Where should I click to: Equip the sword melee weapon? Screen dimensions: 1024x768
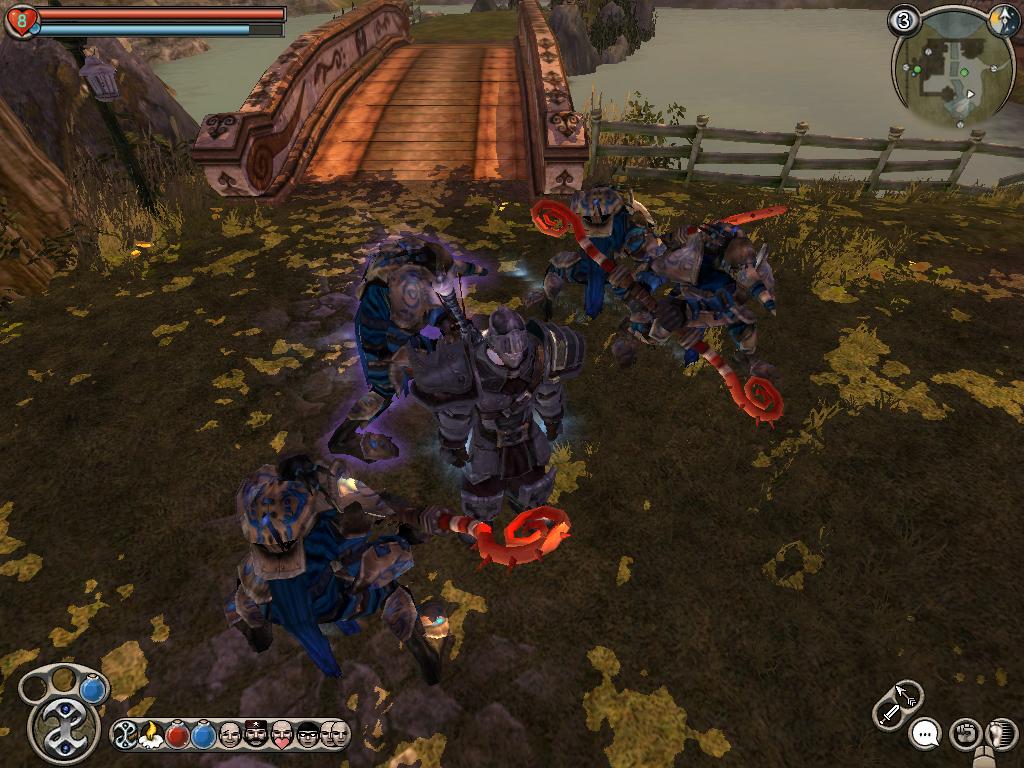(x=888, y=713)
